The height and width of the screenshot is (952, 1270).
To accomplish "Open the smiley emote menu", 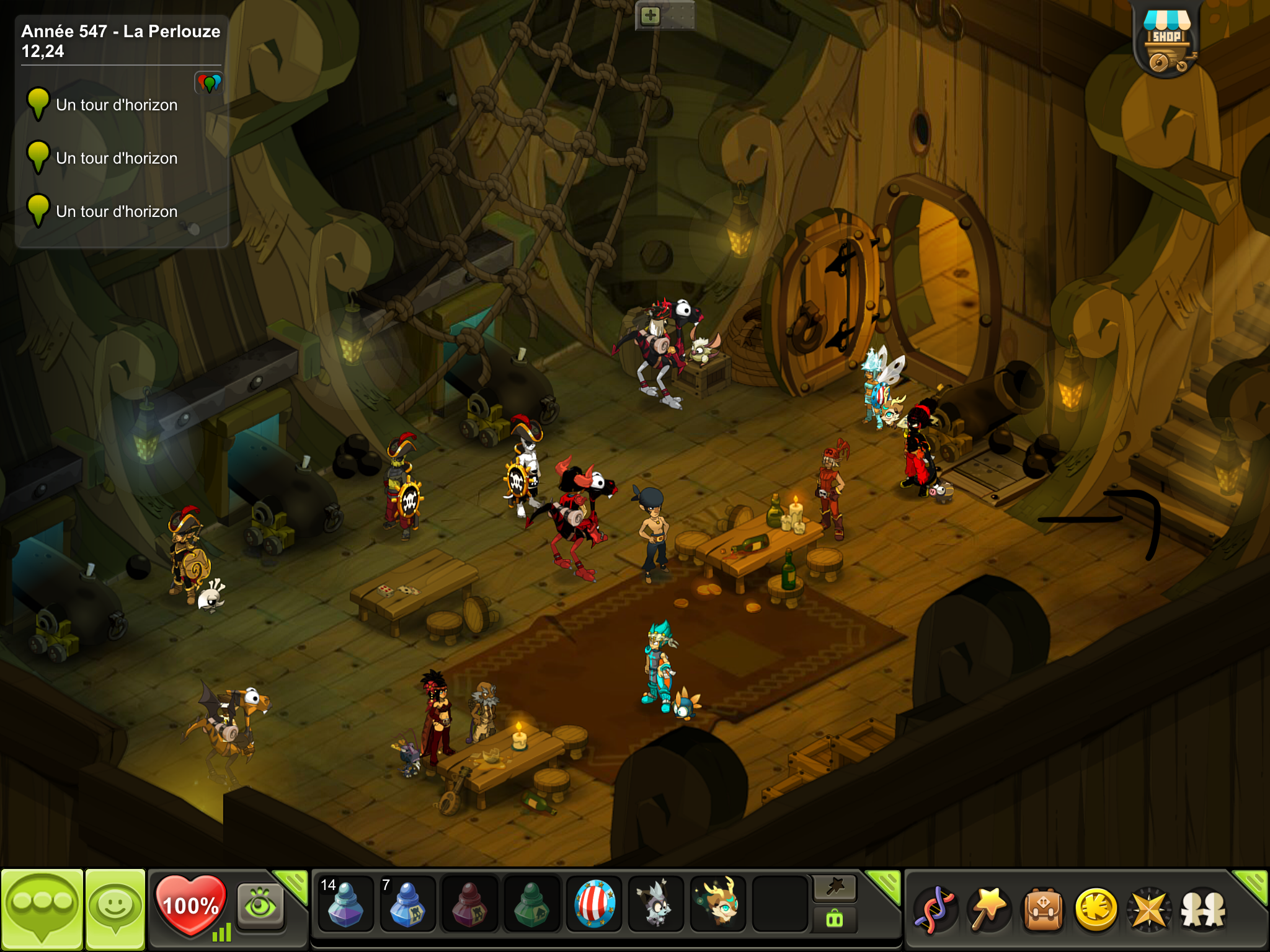I will tap(115, 908).
